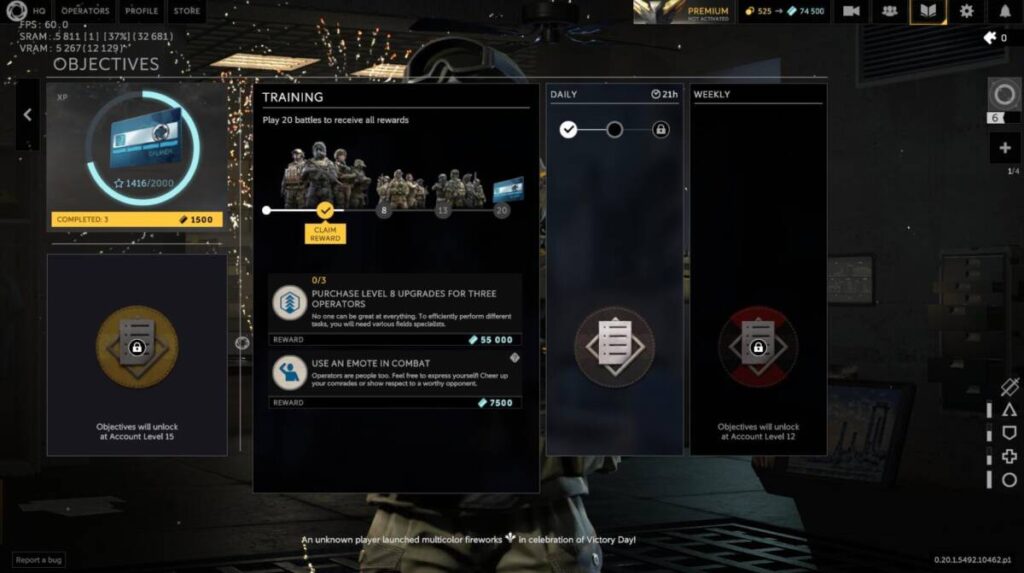Click the 20-battle reward card milestone

click(x=507, y=189)
